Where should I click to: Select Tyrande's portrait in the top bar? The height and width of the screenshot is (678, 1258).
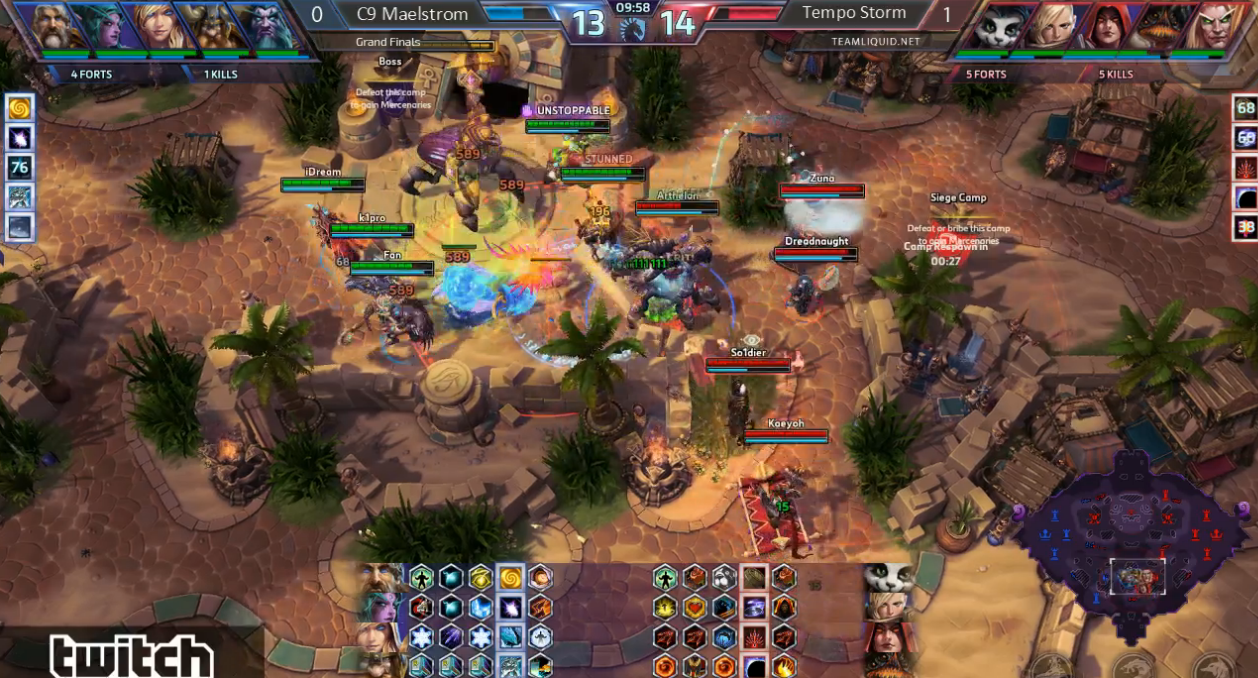pyautogui.click(x=108, y=27)
